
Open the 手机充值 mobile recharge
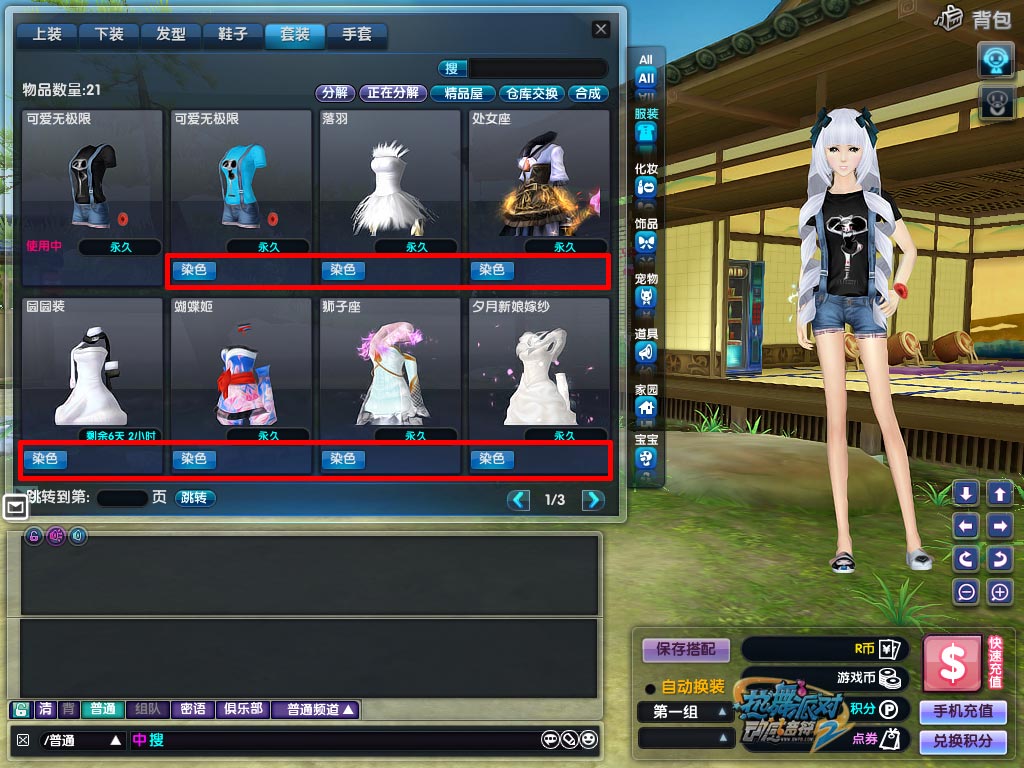pos(963,711)
